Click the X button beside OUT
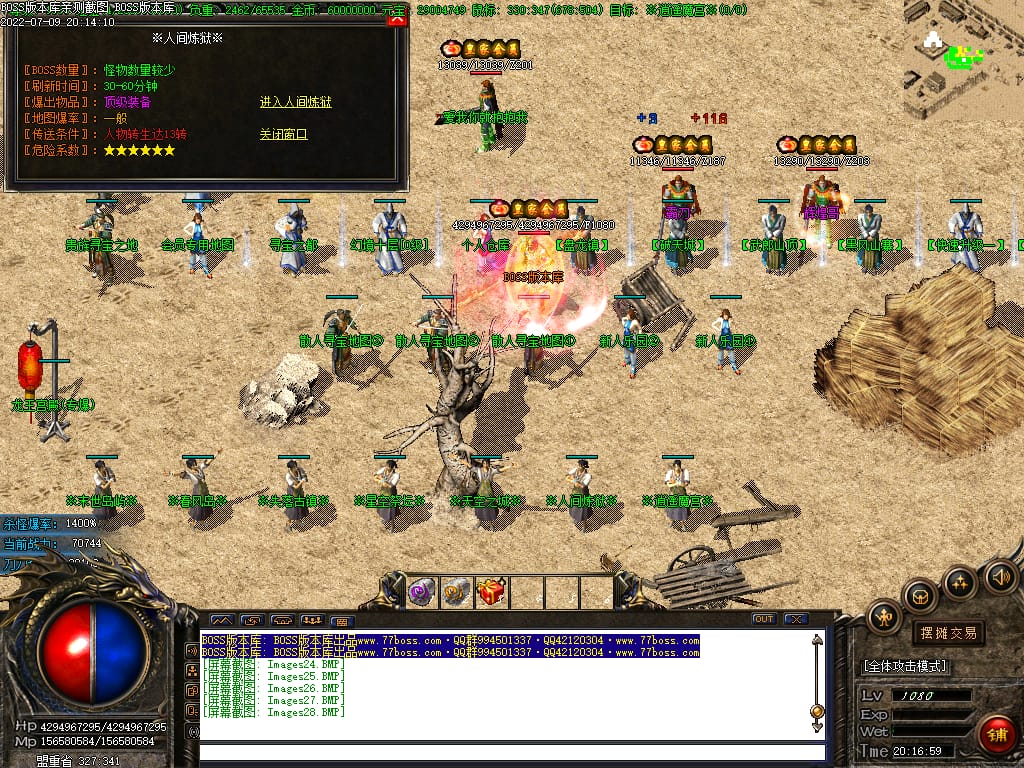The height and width of the screenshot is (768, 1024). [795, 619]
